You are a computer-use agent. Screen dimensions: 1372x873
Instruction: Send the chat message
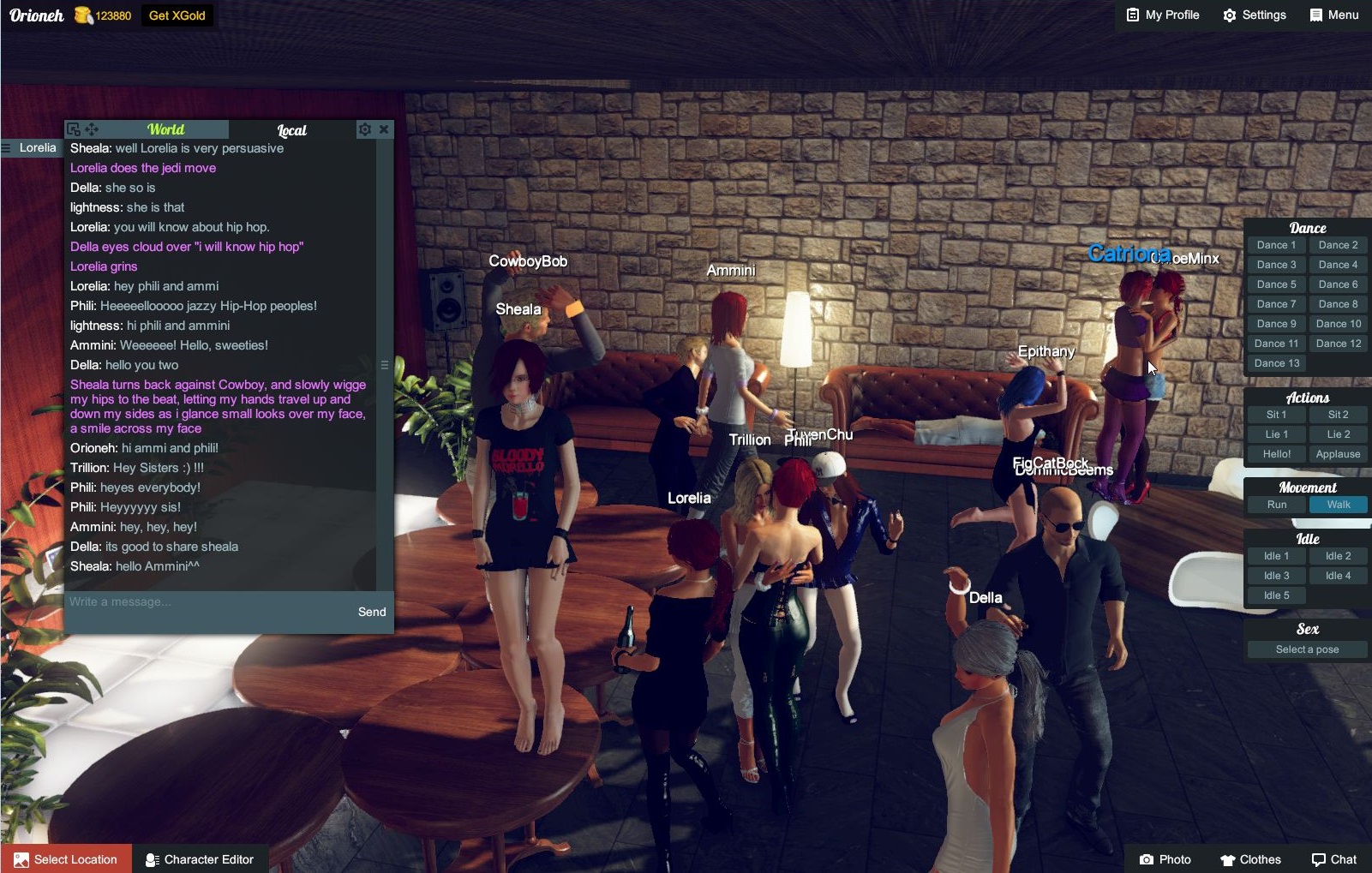point(371,612)
